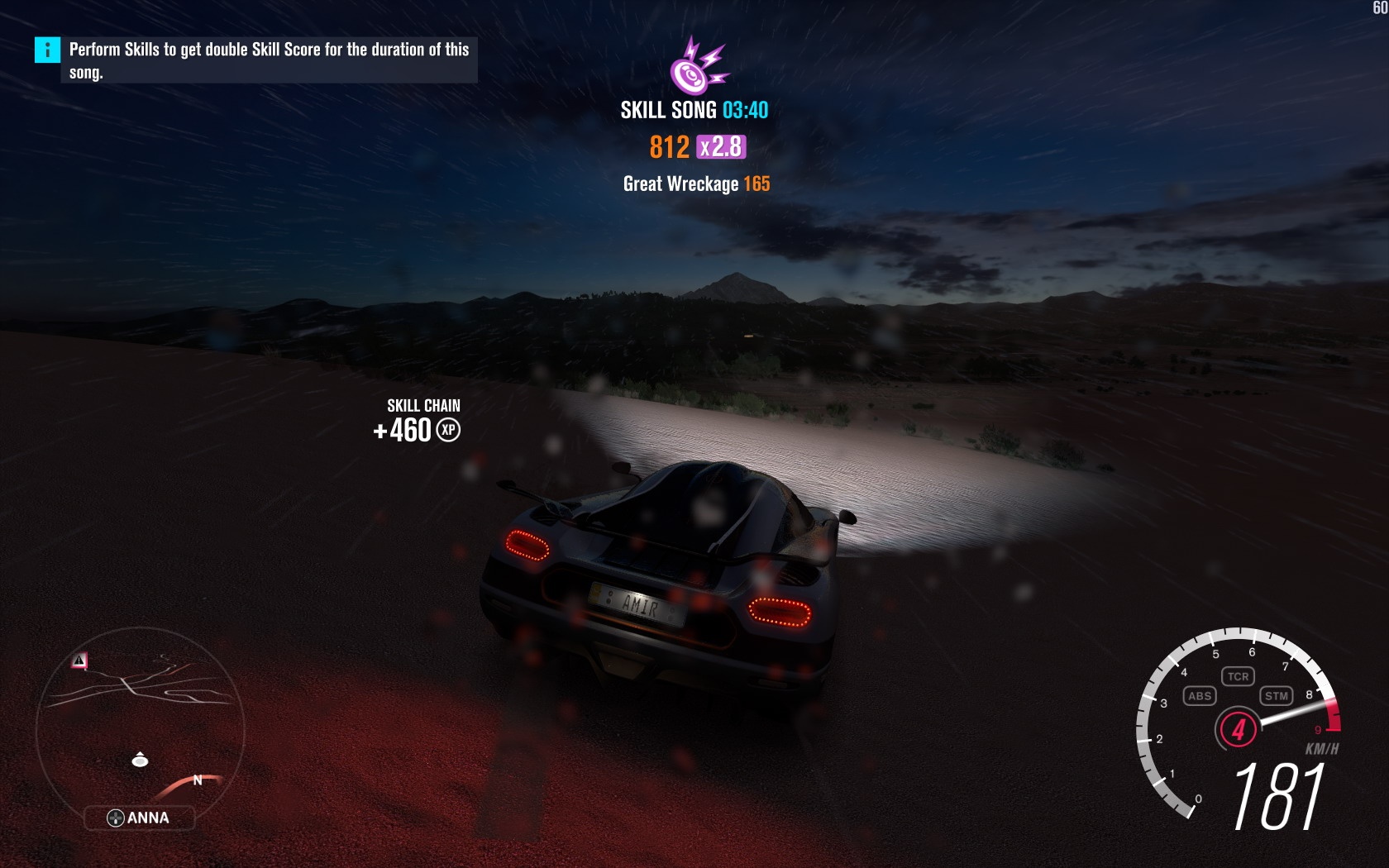
Task: Open the ANNA assistant label
Action: 139,818
